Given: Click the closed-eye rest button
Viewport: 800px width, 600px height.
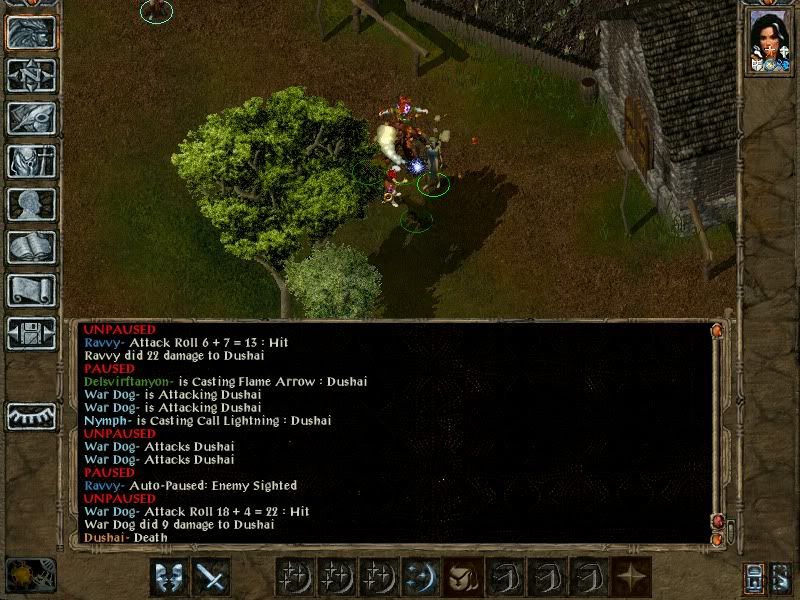Looking at the screenshot, I should click(31, 415).
